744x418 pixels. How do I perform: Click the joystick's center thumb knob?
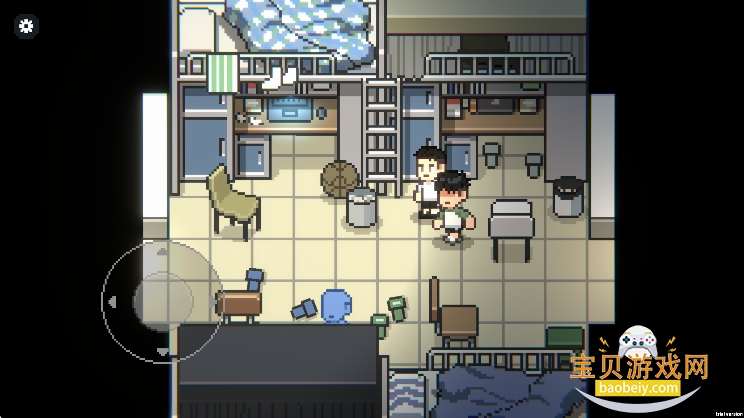pos(163,300)
